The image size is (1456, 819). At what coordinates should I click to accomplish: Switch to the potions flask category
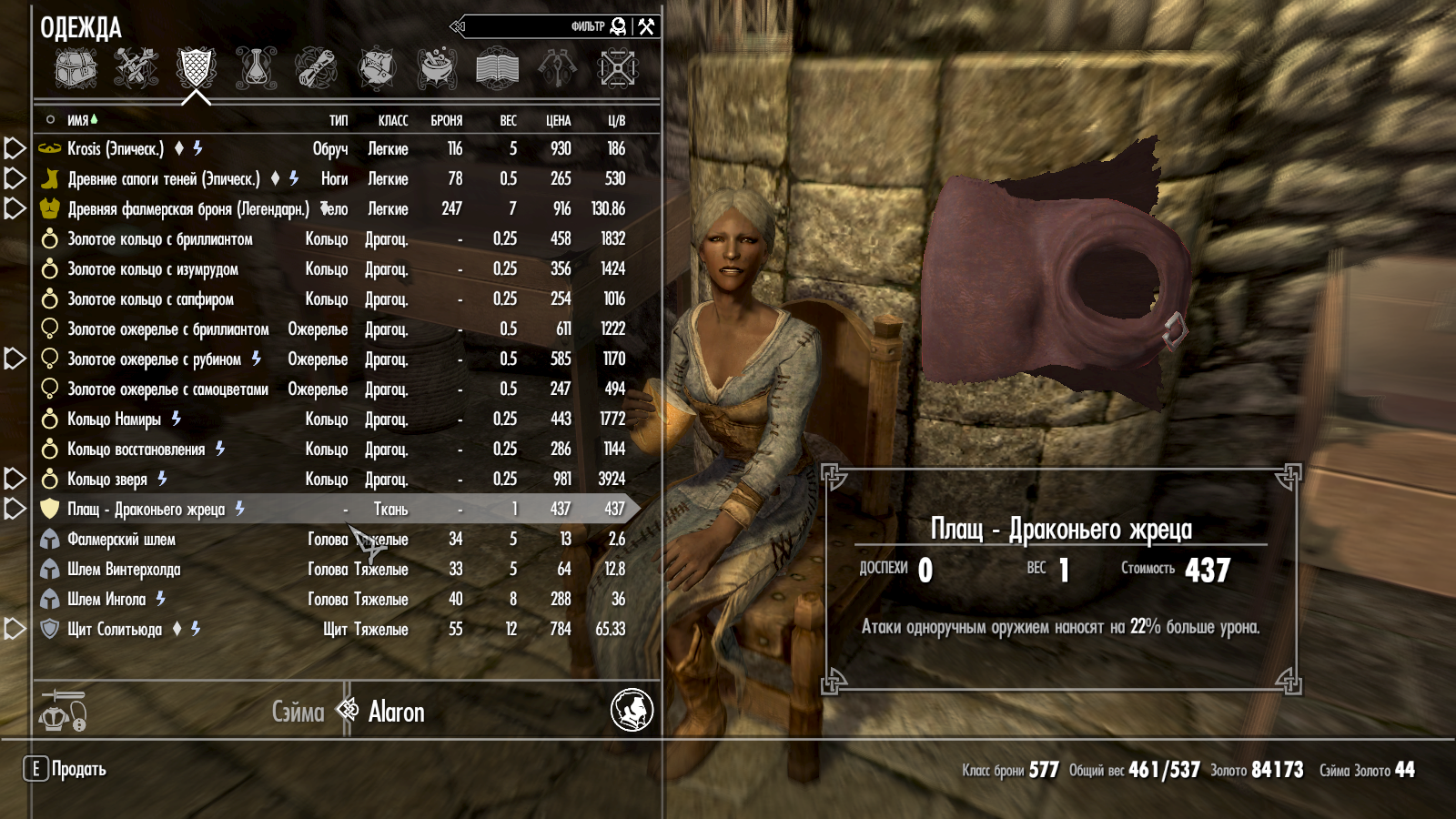[257, 68]
